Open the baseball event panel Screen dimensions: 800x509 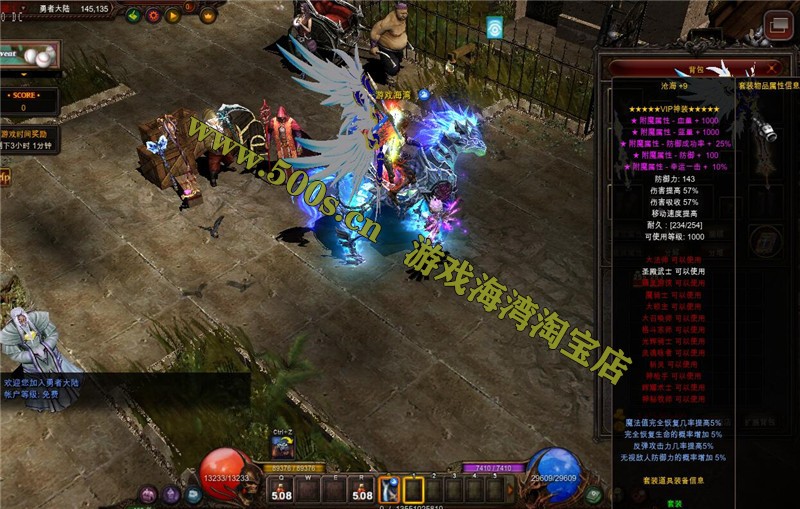pos(28,57)
